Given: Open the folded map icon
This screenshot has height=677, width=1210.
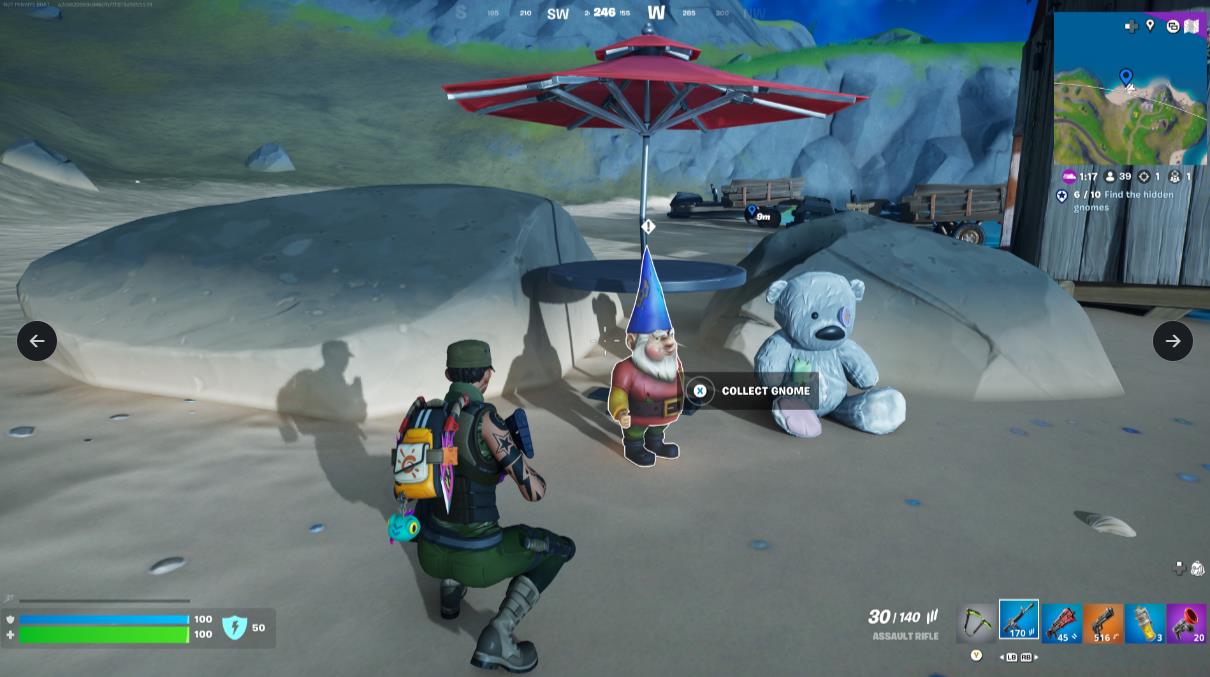Looking at the screenshot, I should click(1192, 26).
